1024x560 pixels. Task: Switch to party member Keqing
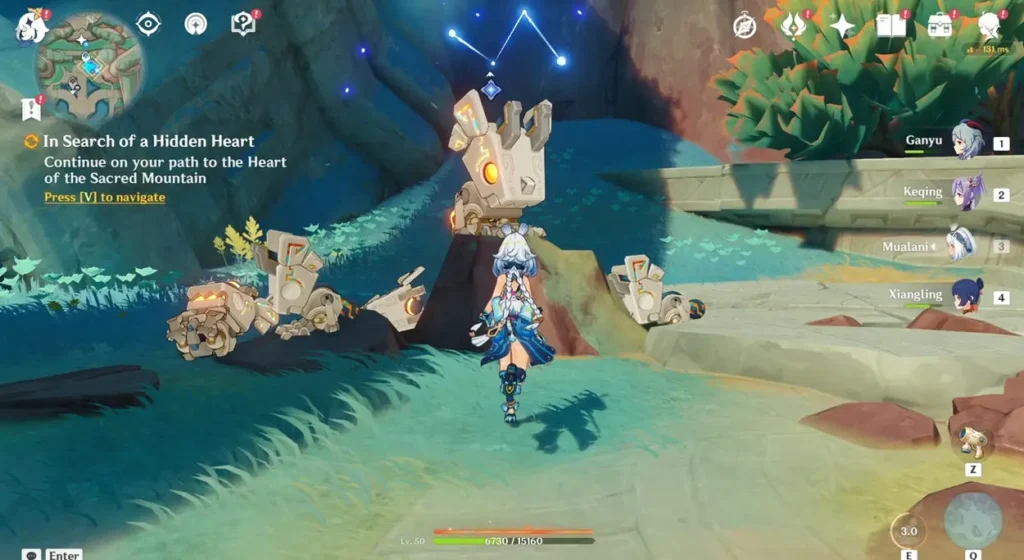click(967, 193)
